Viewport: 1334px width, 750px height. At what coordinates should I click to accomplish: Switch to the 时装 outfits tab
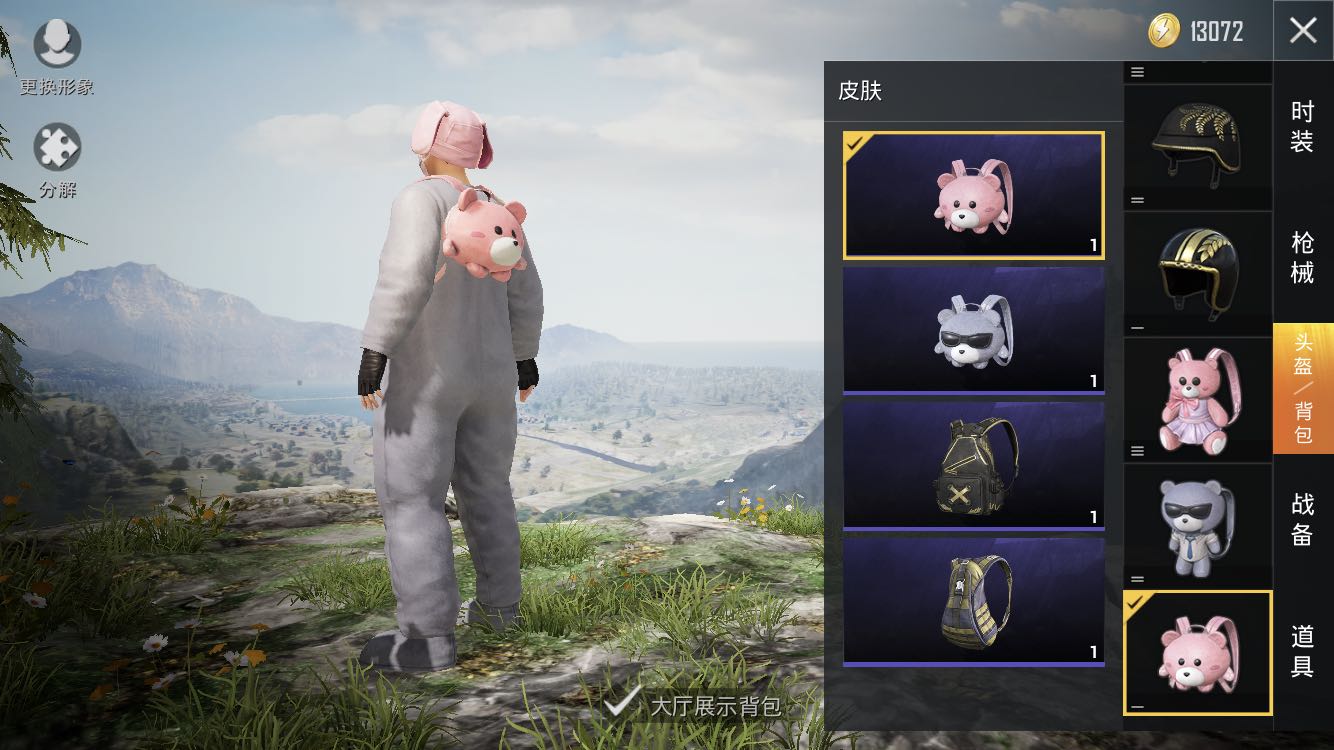click(1302, 128)
